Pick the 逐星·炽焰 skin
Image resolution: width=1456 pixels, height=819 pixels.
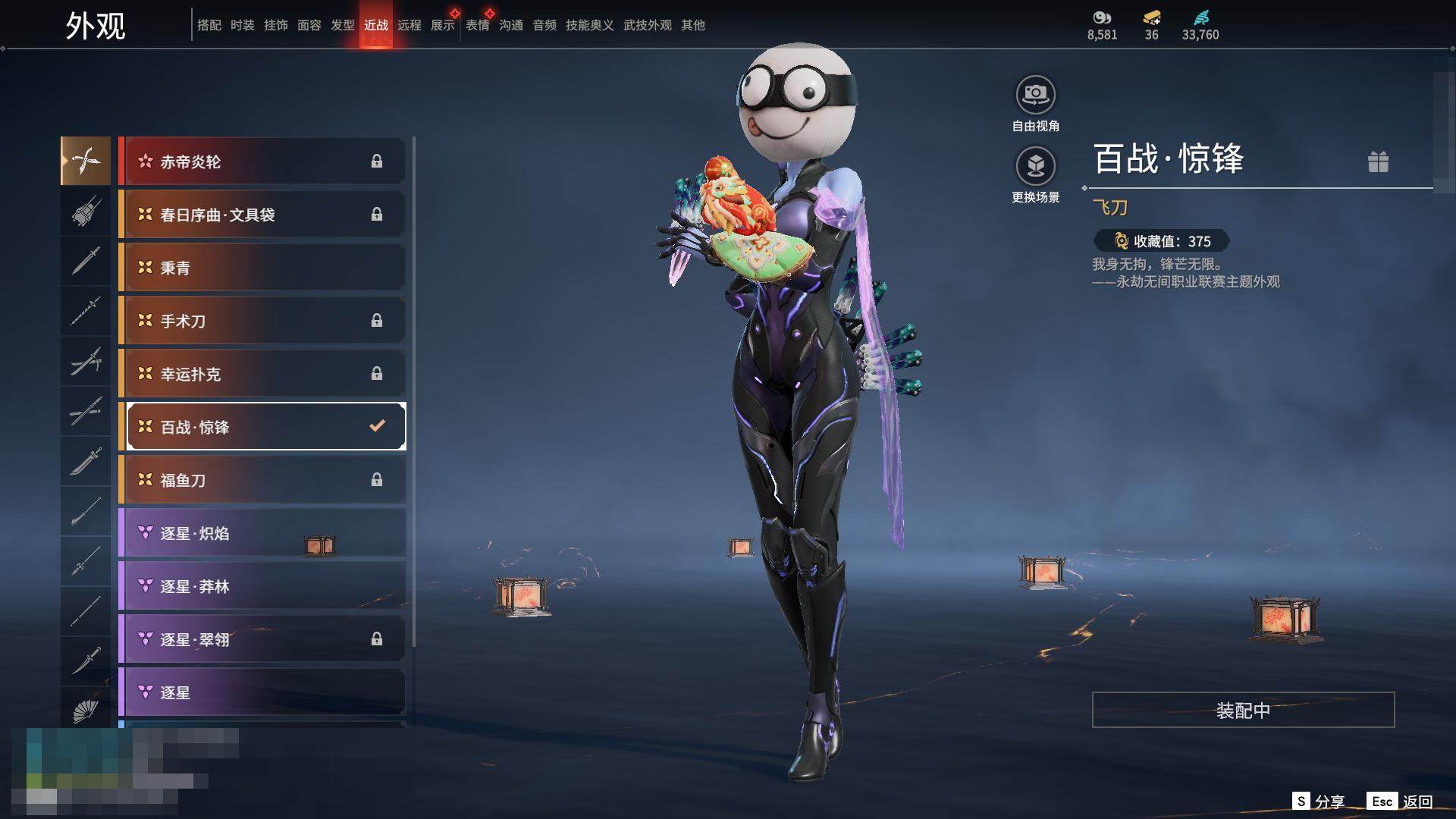pos(262,533)
